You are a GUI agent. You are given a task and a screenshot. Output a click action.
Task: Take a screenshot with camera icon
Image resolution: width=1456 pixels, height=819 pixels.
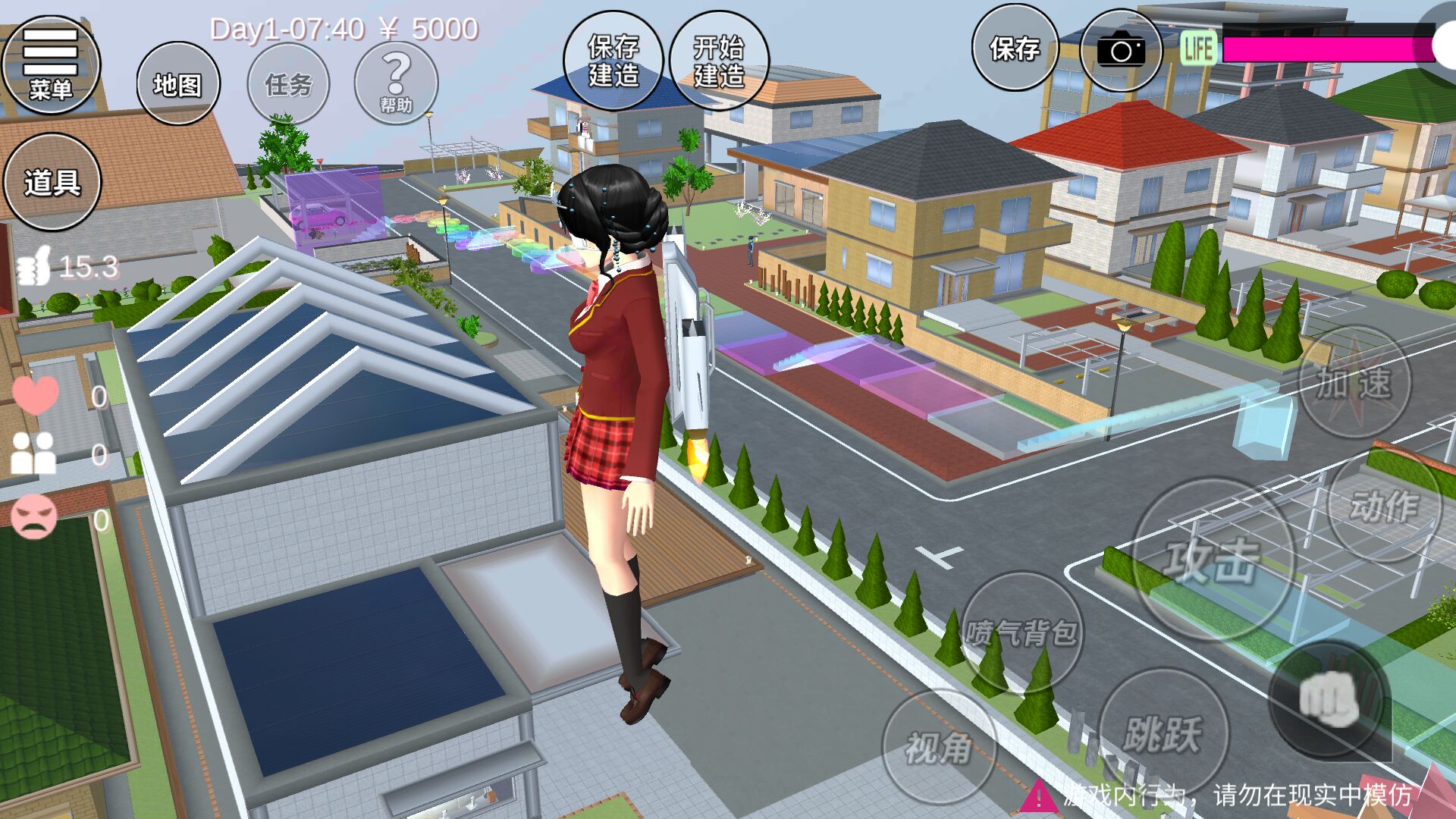(1121, 50)
